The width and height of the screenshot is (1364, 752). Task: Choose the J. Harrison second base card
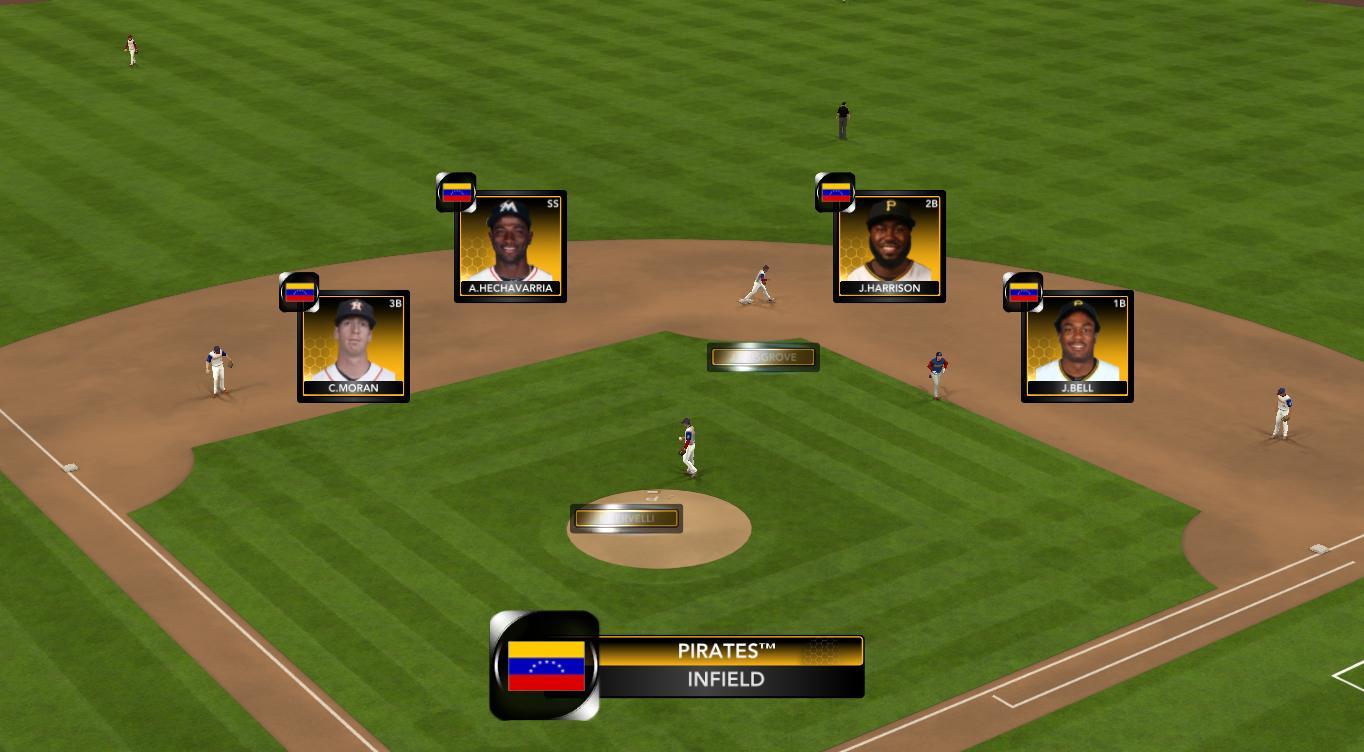click(x=889, y=246)
